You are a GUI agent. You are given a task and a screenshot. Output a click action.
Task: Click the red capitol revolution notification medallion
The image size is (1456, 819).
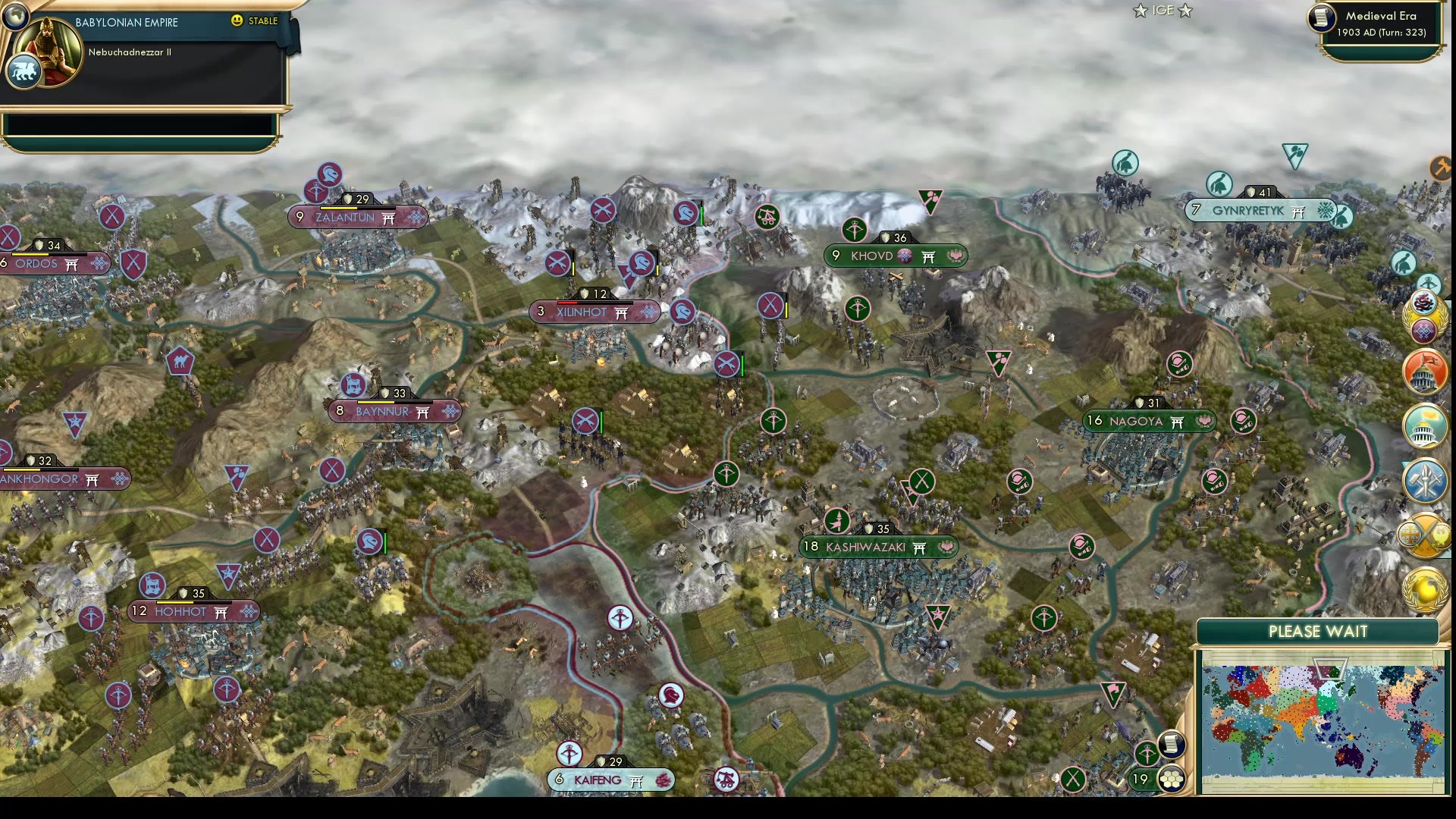click(1426, 371)
